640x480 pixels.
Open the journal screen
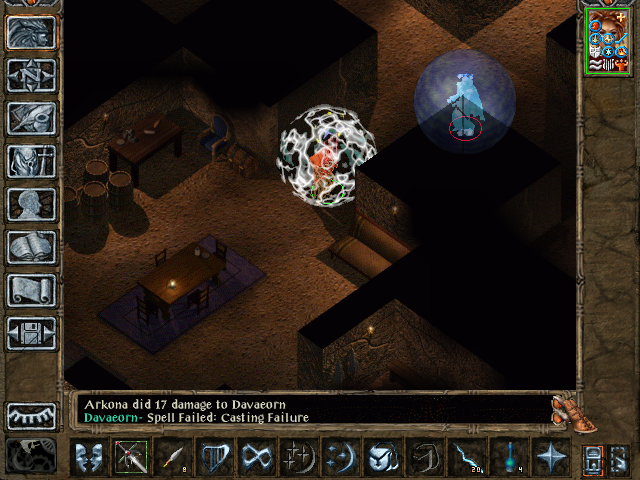pos(31,118)
